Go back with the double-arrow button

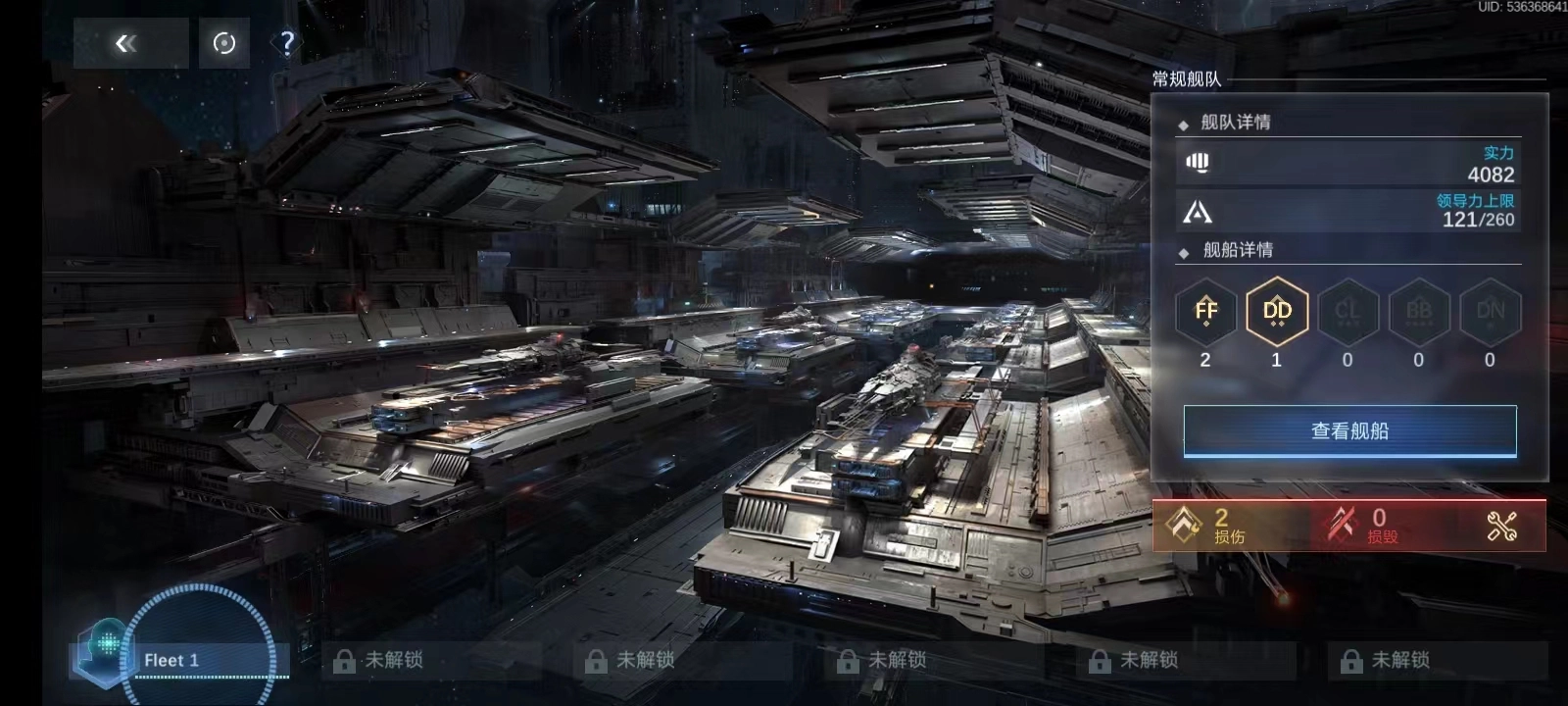tap(128, 43)
